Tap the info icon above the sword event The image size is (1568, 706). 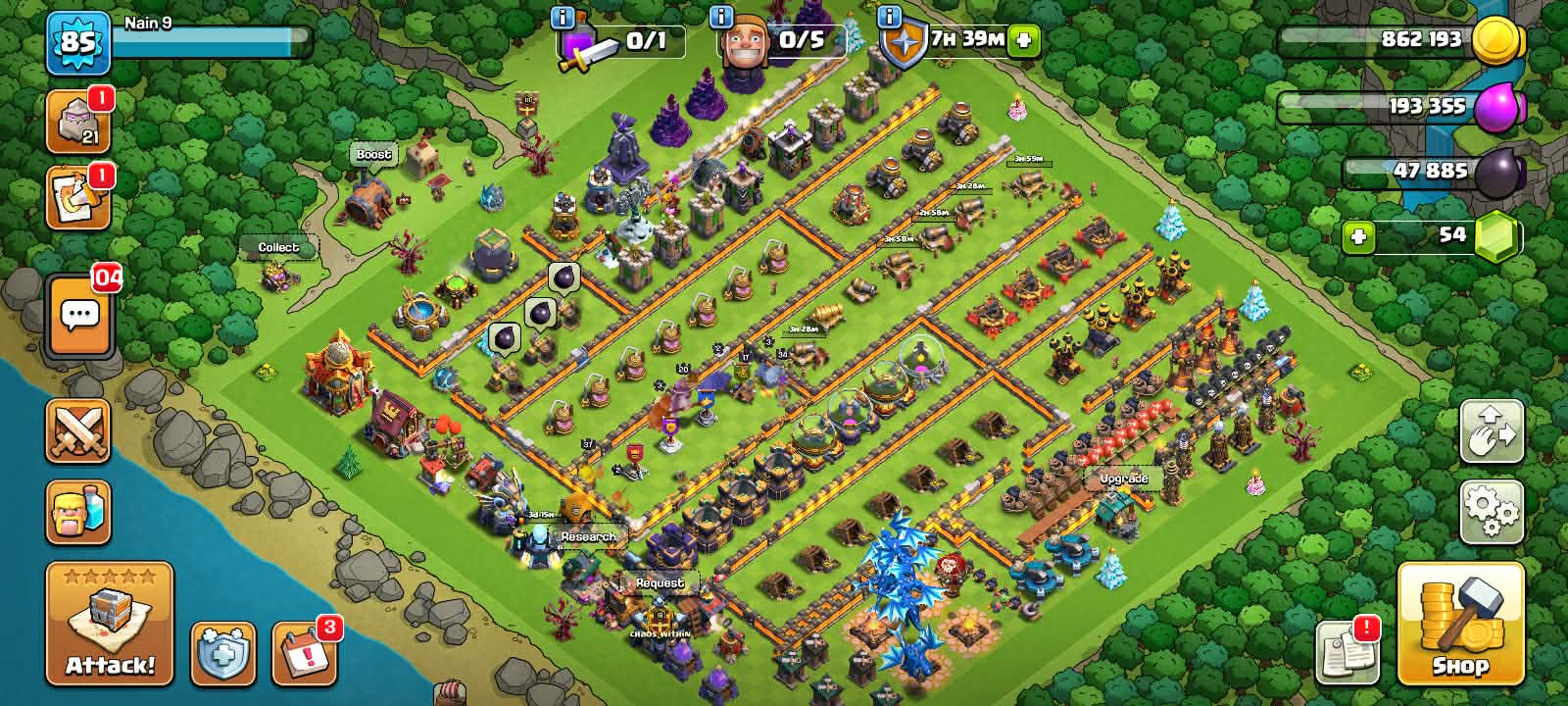point(562,17)
